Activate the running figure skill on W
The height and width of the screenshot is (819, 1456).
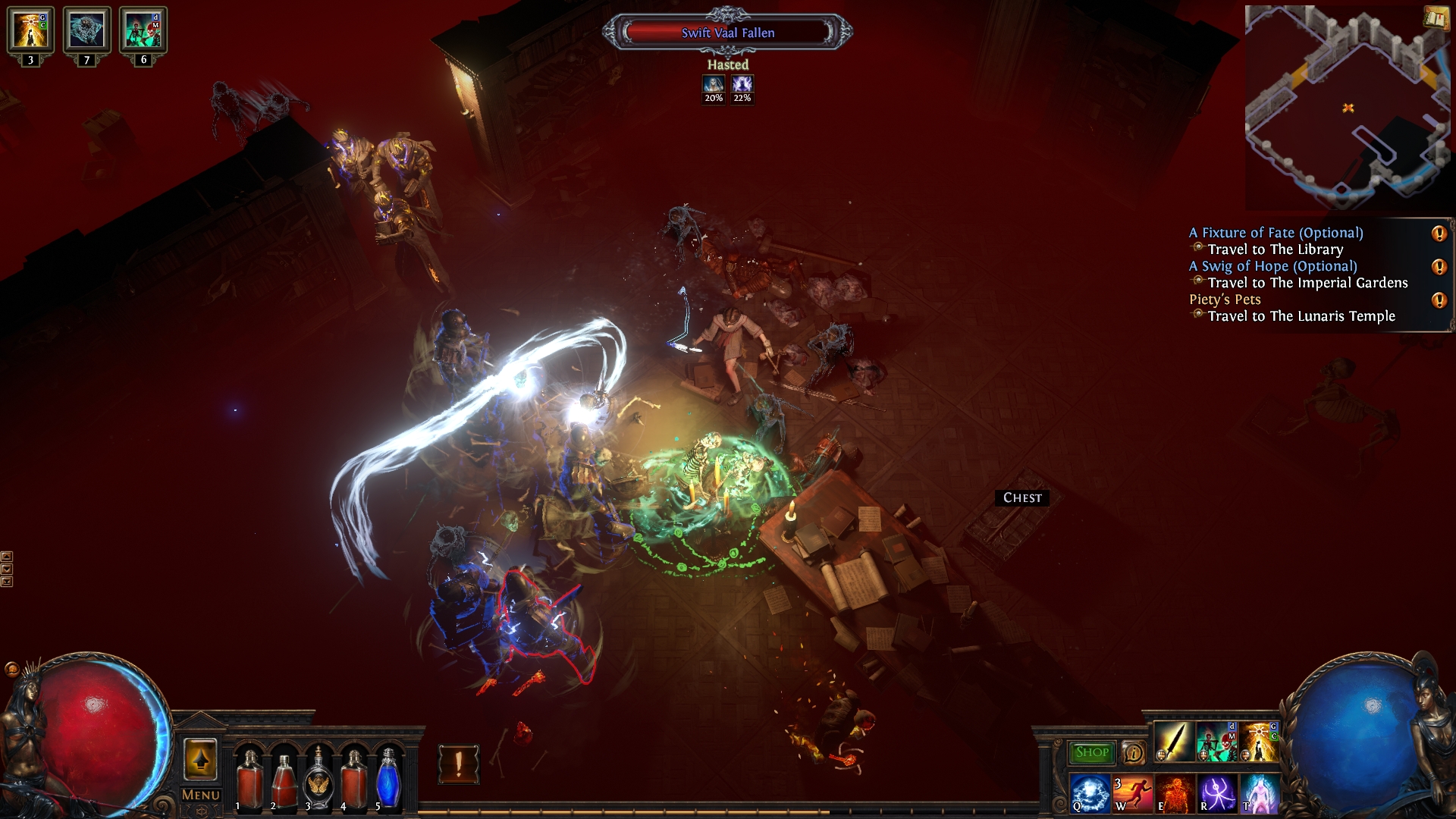click(x=1132, y=792)
